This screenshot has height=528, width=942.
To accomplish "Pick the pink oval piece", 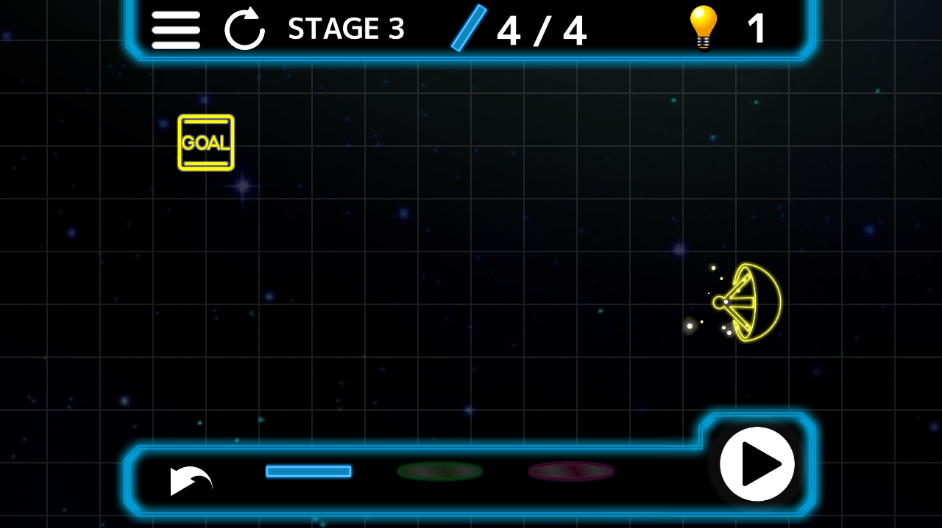I will [x=571, y=471].
